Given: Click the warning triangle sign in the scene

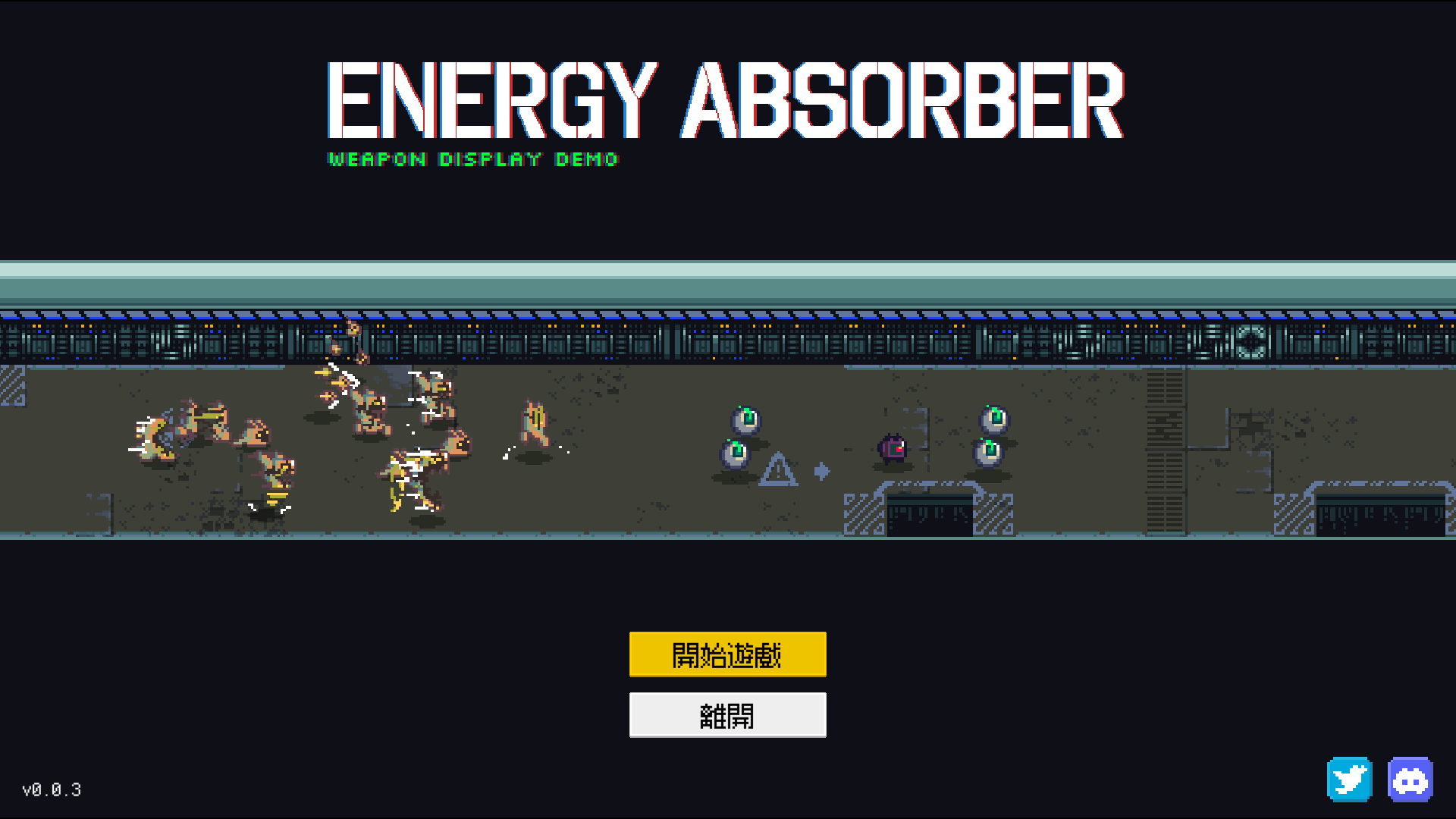Looking at the screenshot, I should pyautogui.click(x=777, y=470).
